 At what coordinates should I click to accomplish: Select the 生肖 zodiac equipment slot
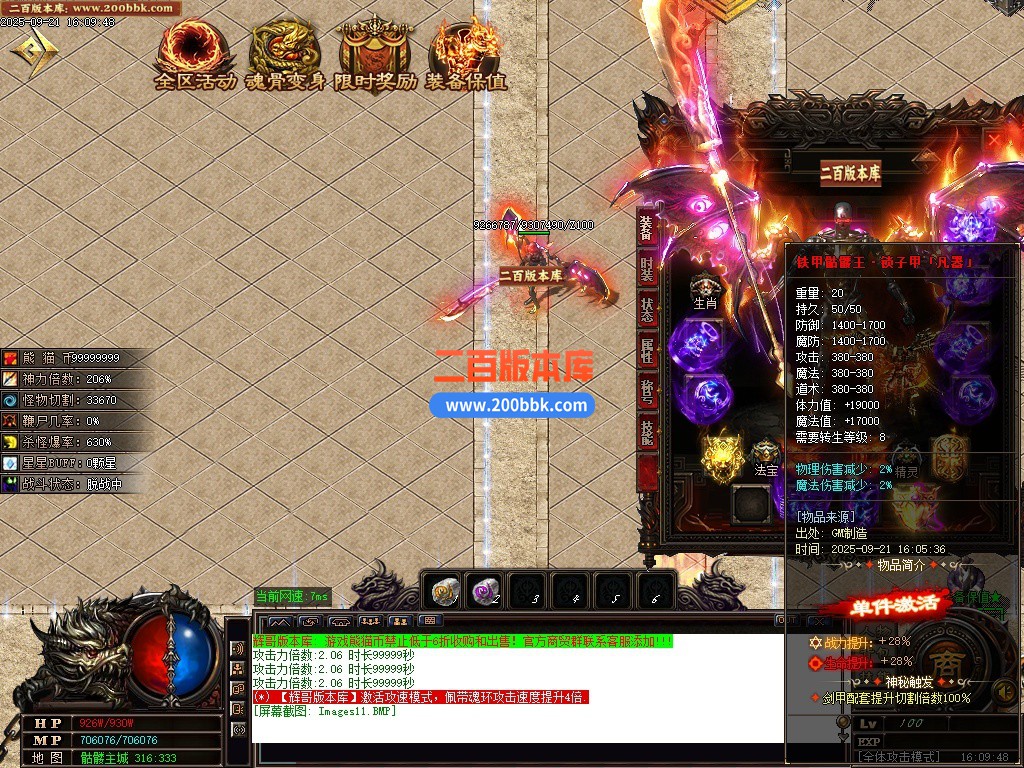click(706, 290)
